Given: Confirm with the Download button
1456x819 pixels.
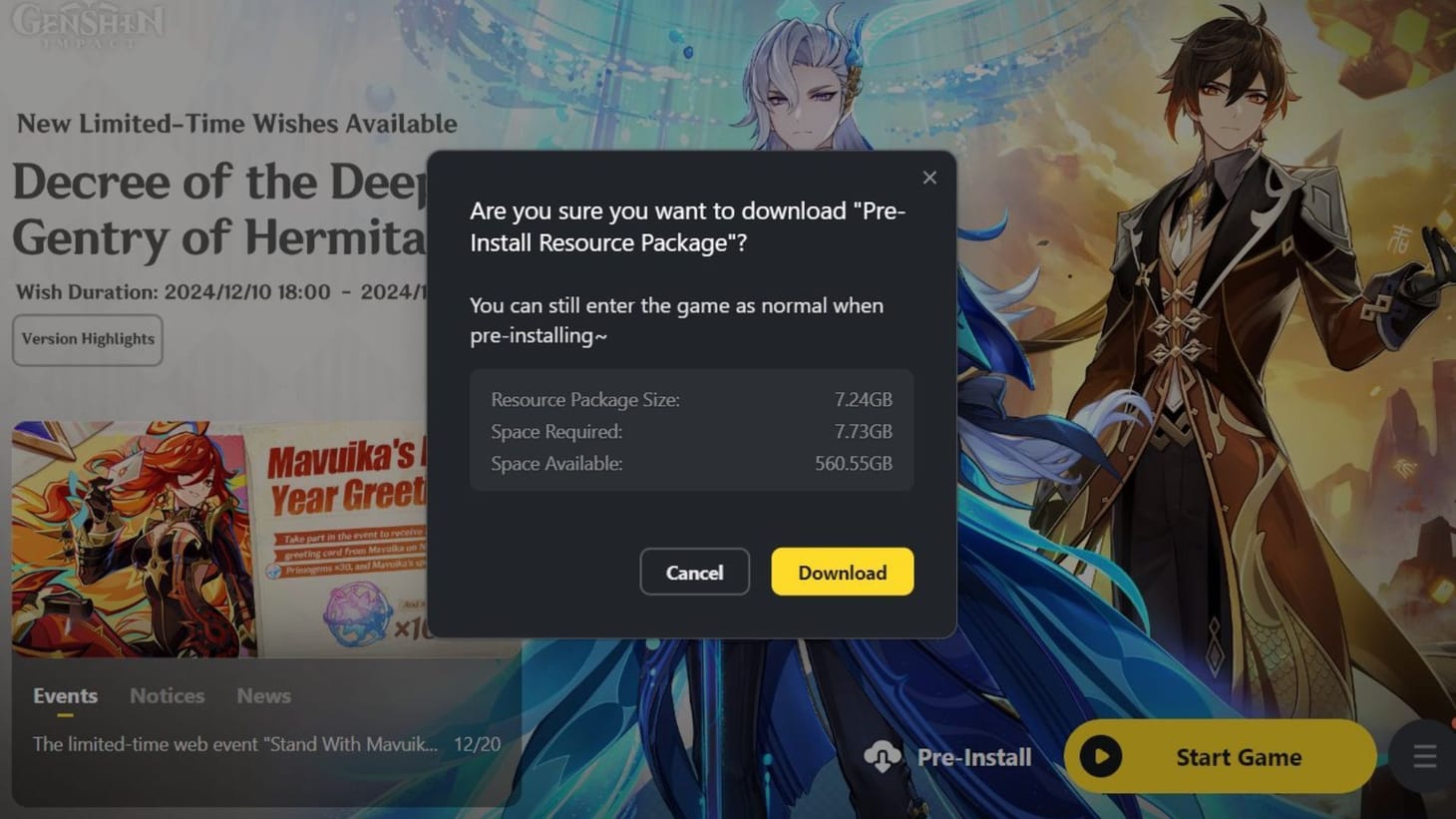Looking at the screenshot, I should tap(842, 572).
